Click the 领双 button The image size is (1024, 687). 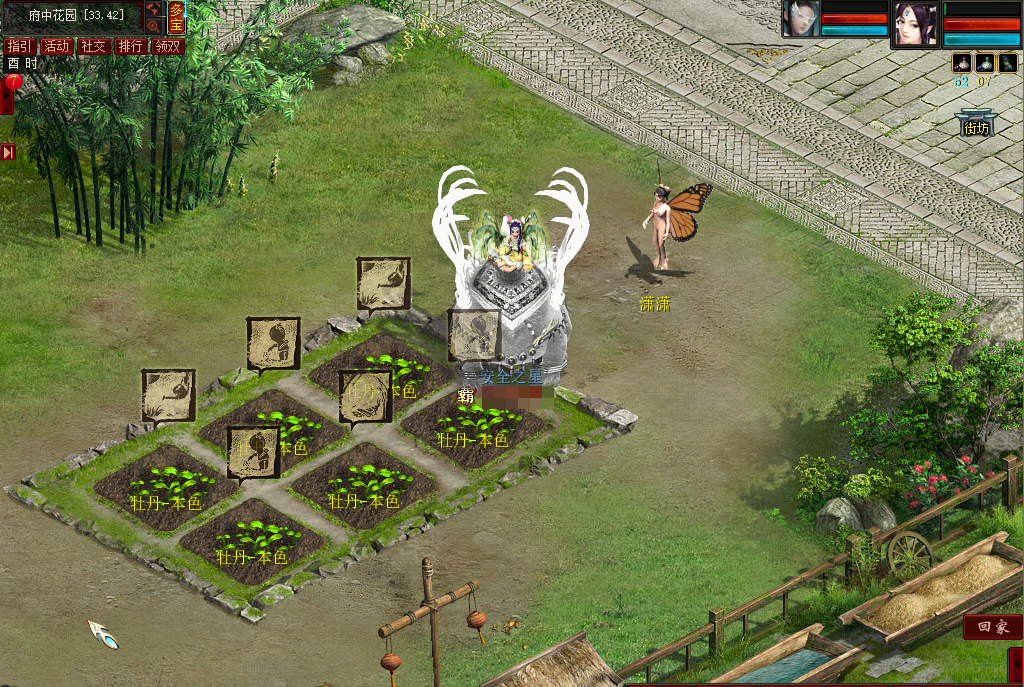click(x=168, y=46)
